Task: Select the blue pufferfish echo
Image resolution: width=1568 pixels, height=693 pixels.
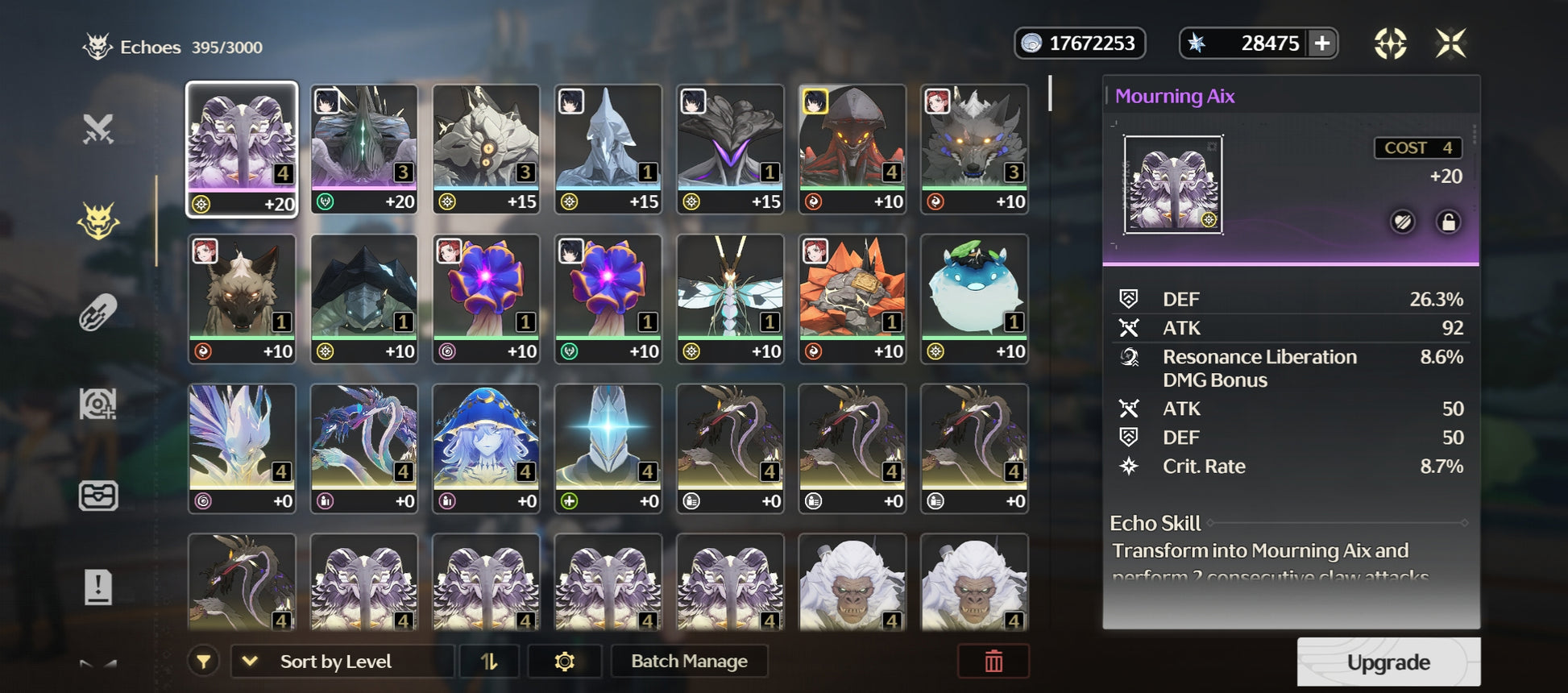Action: [974, 298]
